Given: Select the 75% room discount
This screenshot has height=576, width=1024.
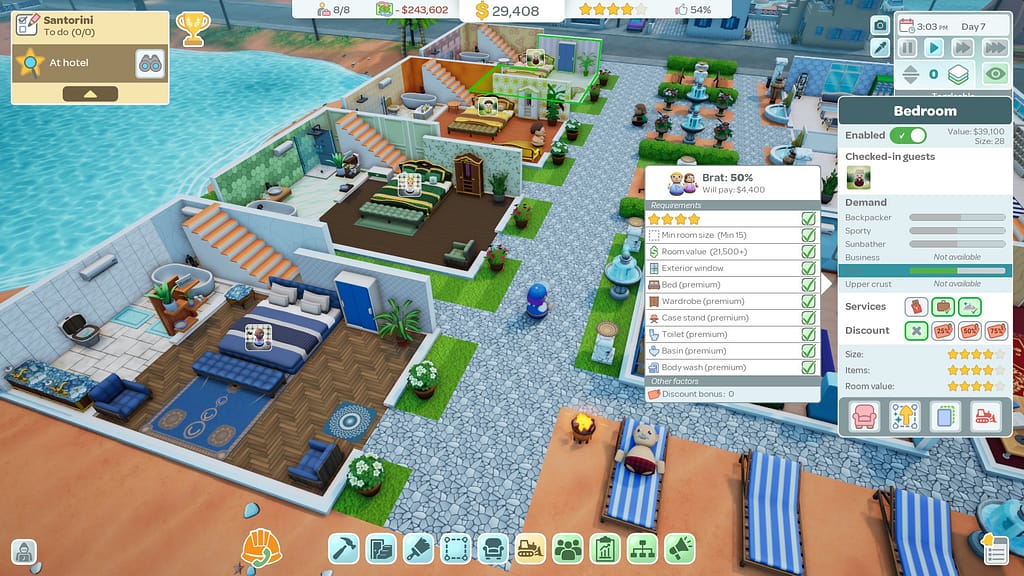Looking at the screenshot, I should pos(996,331).
